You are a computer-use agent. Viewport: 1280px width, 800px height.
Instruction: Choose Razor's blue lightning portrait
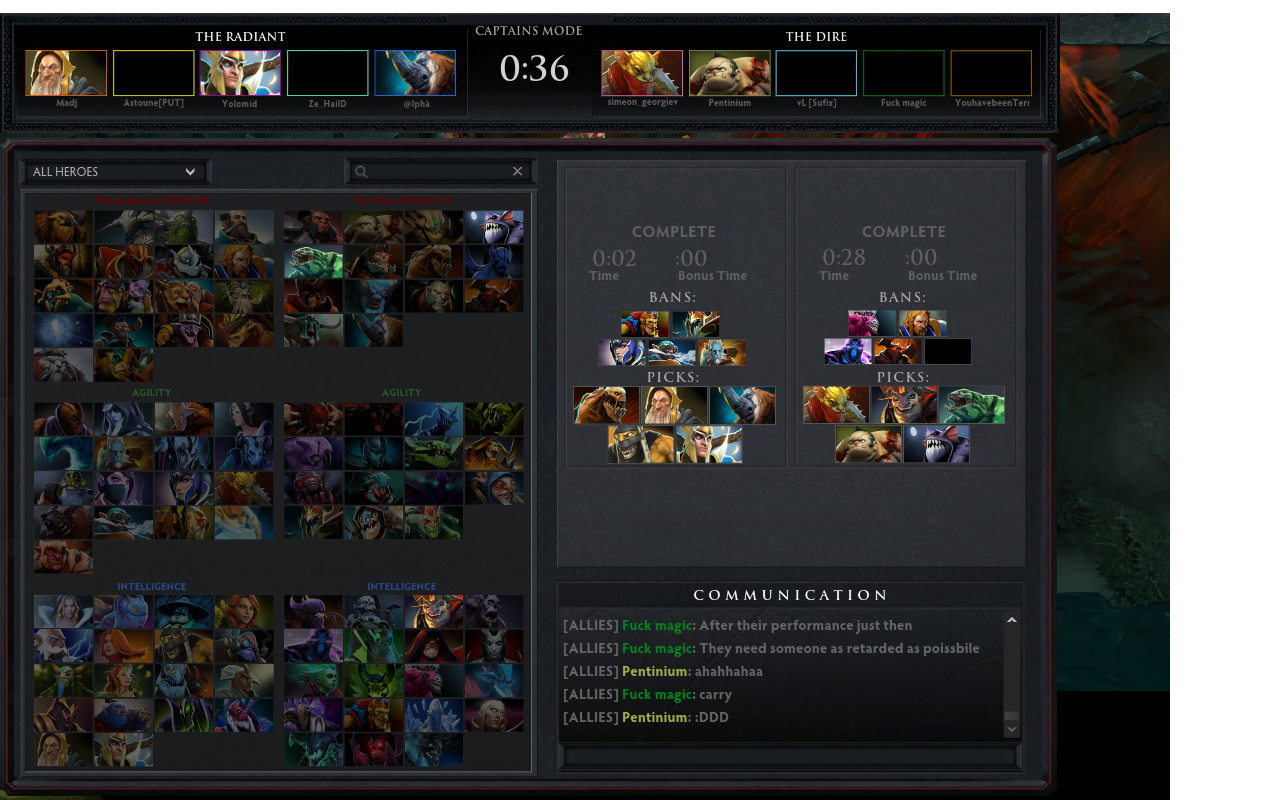tap(433, 419)
